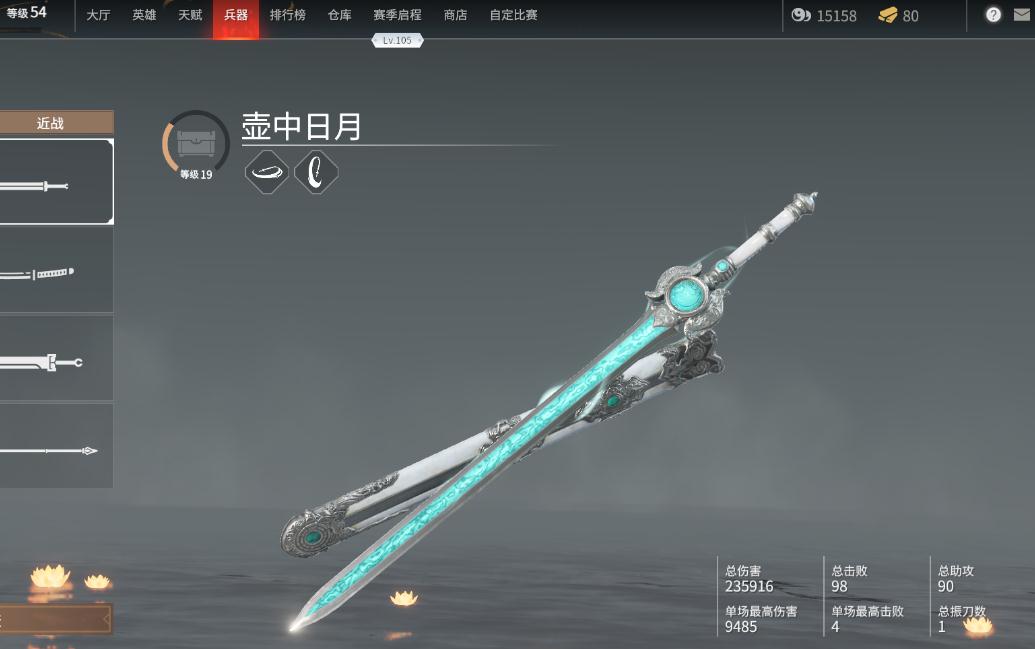The width and height of the screenshot is (1035, 649).
Task: Click the brown button with arrow at bottom-left
Action: 55,620
